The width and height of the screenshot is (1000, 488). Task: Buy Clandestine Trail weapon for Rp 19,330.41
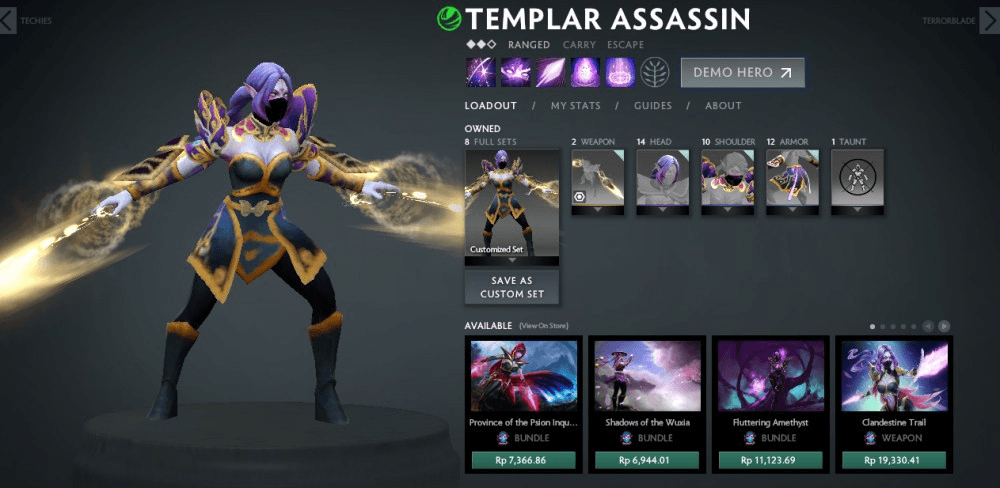point(894,461)
